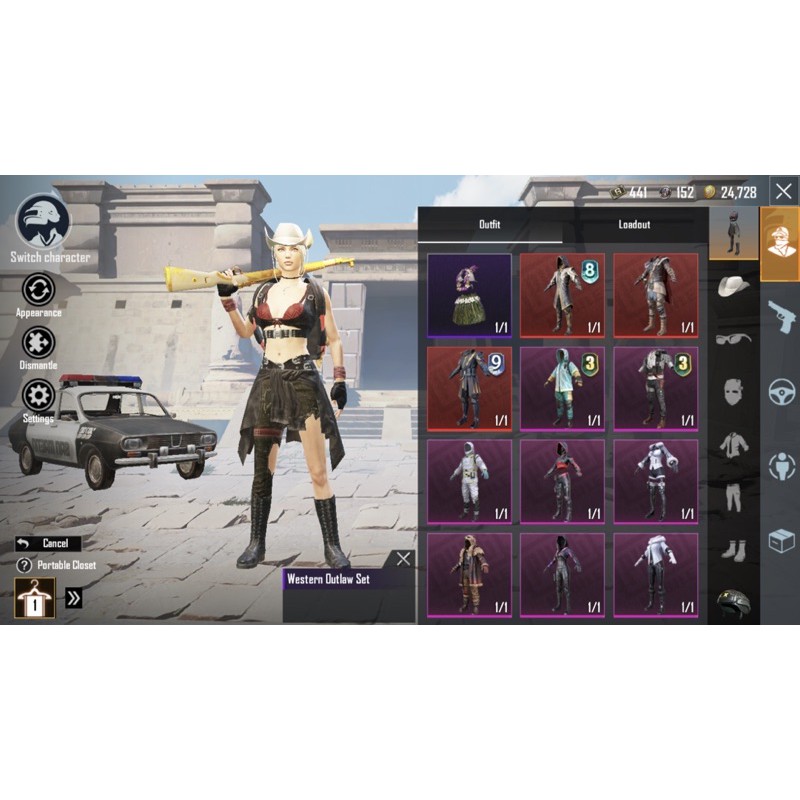Select the Dismantle button
This screenshot has height=800, width=800.
click(38, 343)
